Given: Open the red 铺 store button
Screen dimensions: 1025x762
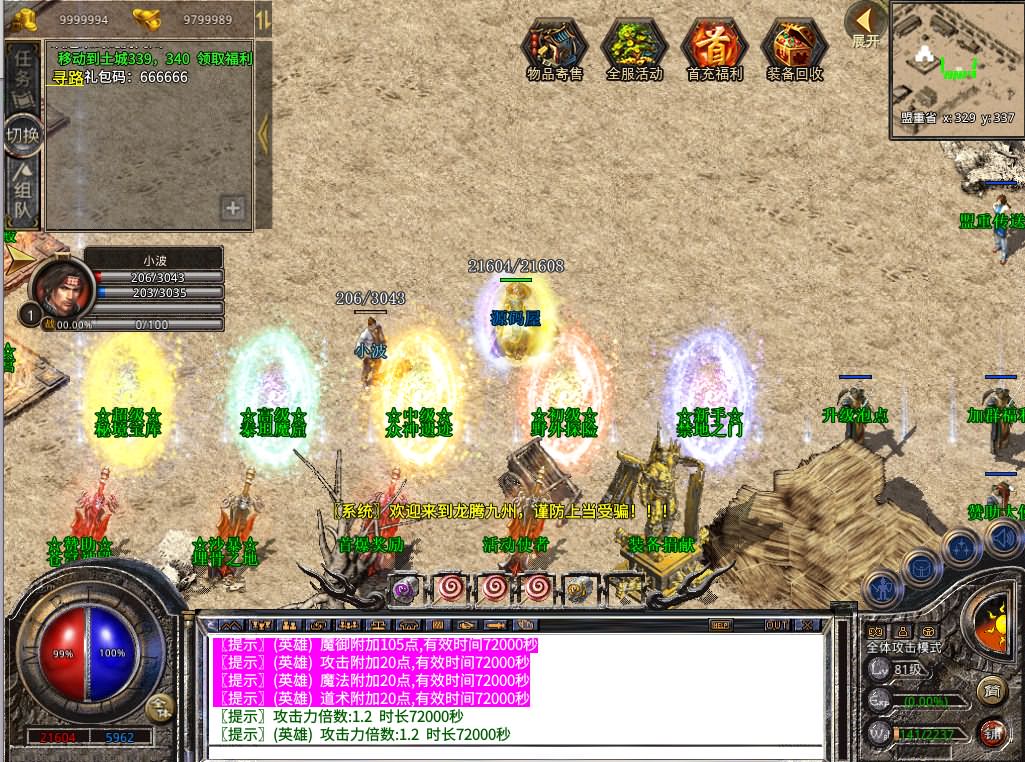Looking at the screenshot, I should (x=991, y=731).
